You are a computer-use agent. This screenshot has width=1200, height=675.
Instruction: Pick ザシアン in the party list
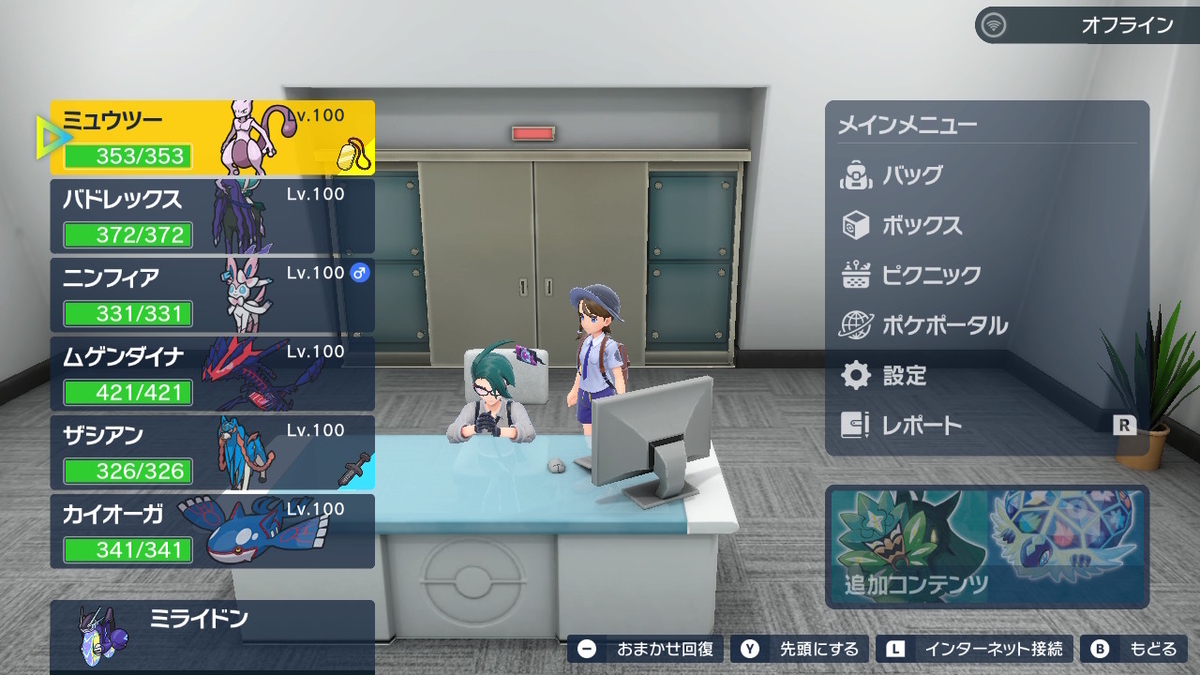coord(212,453)
